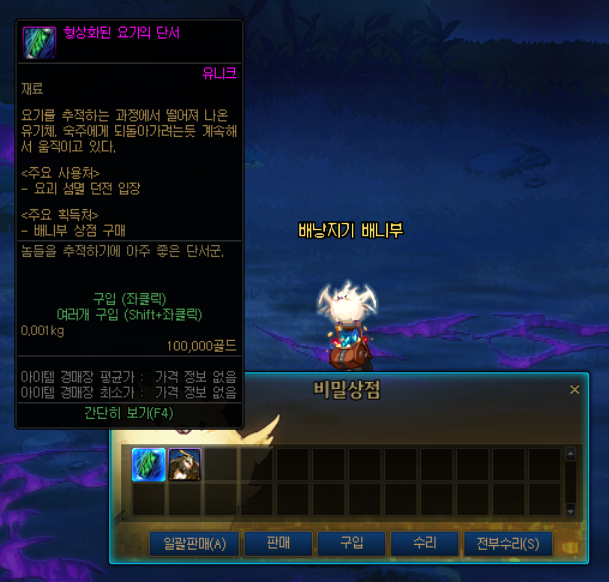Image resolution: width=609 pixels, height=582 pixels.
Task: Click the 일괄판매(A) bulk sell button
Action: pyautogui.click(x=194, y=544)
